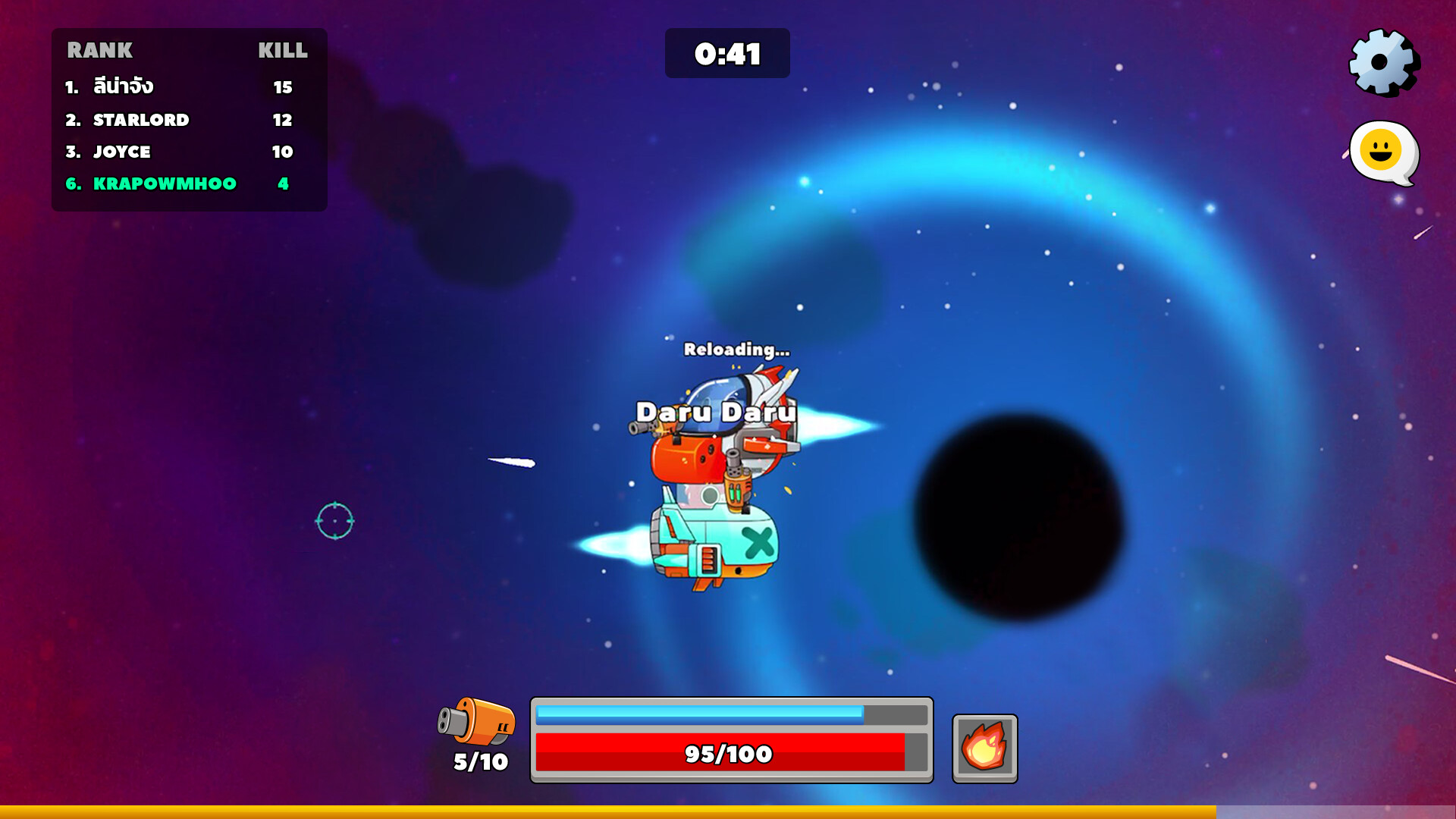Select STARLORD on the leaderboard
This screenshot has height=819, width=1456.
coord(140,119)
